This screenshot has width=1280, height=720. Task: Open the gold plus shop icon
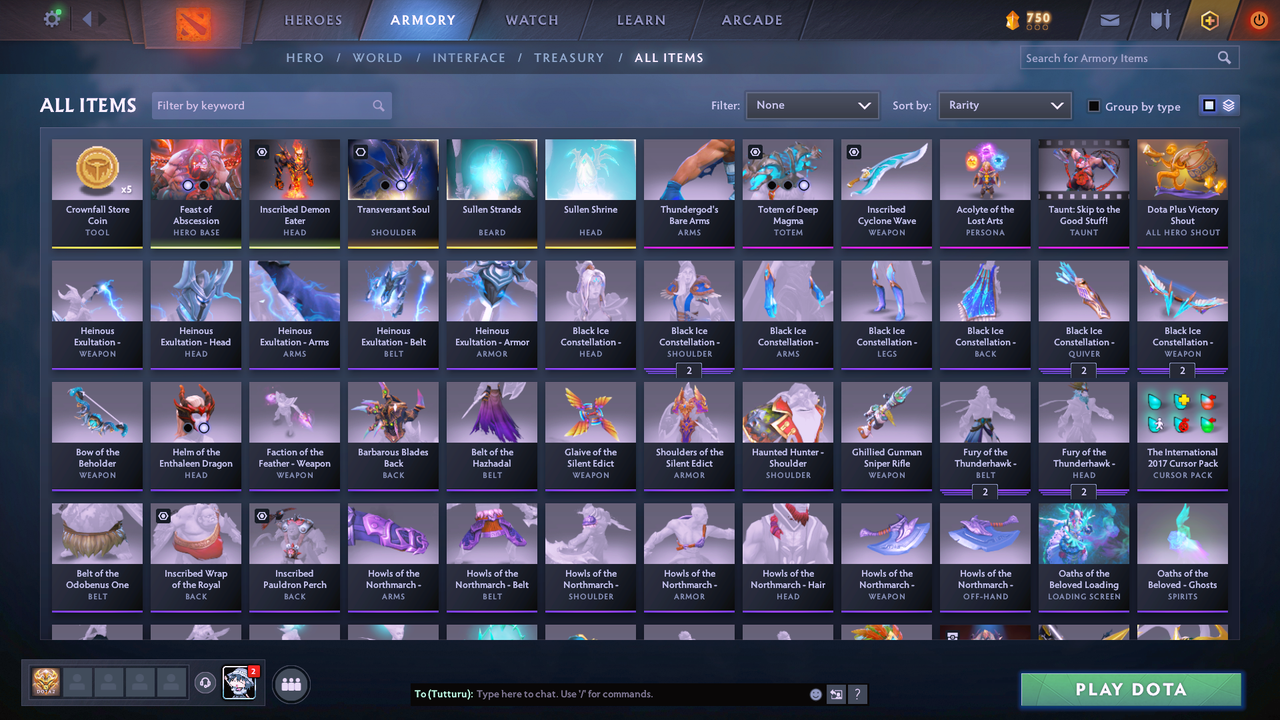coord(1209,19)
